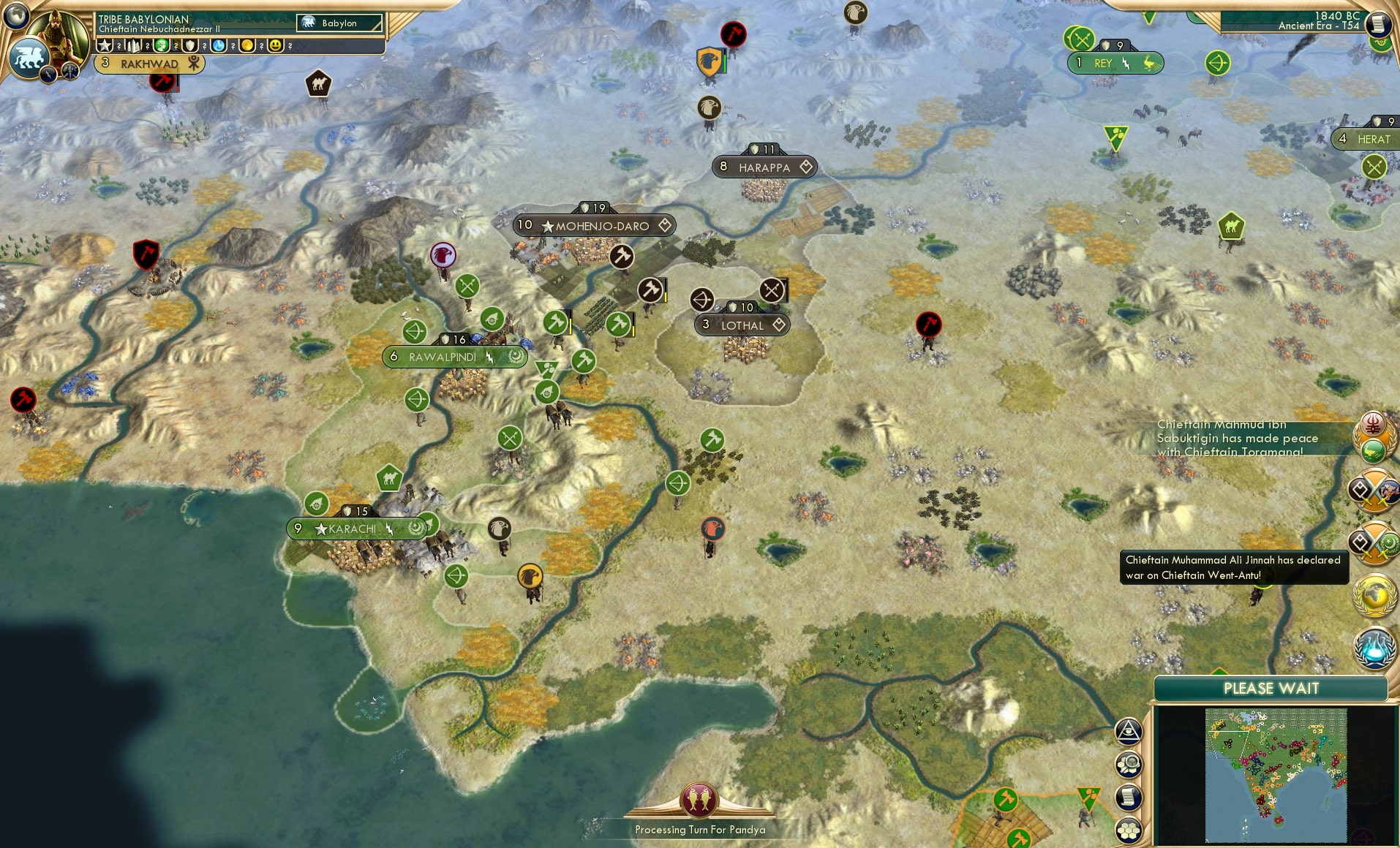Expand the Harappa city banner diamond
The height and width of the screenshot is (848, 1400).
(808, 167)
